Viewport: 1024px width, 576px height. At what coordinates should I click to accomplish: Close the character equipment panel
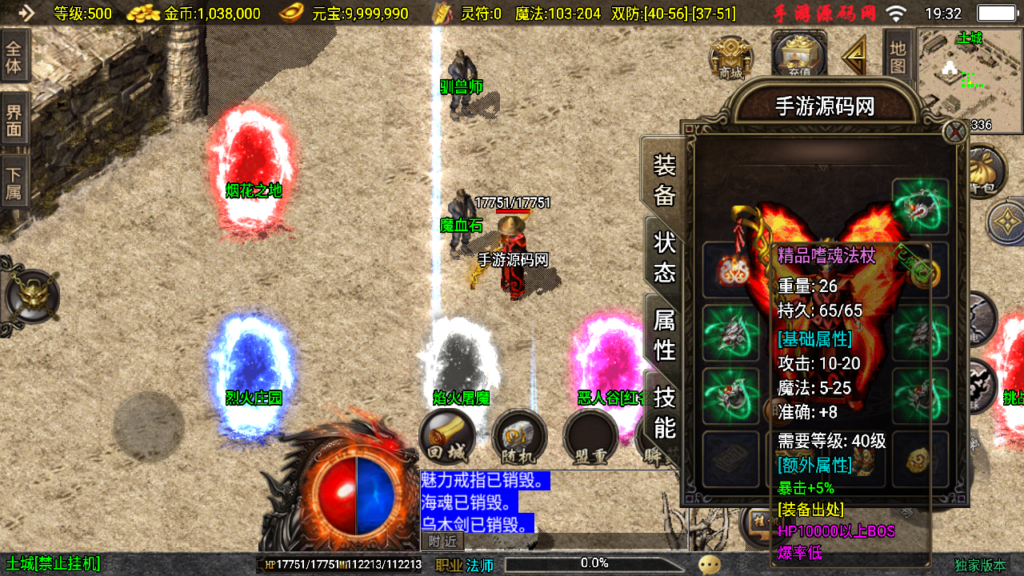(x=955, y=131)
